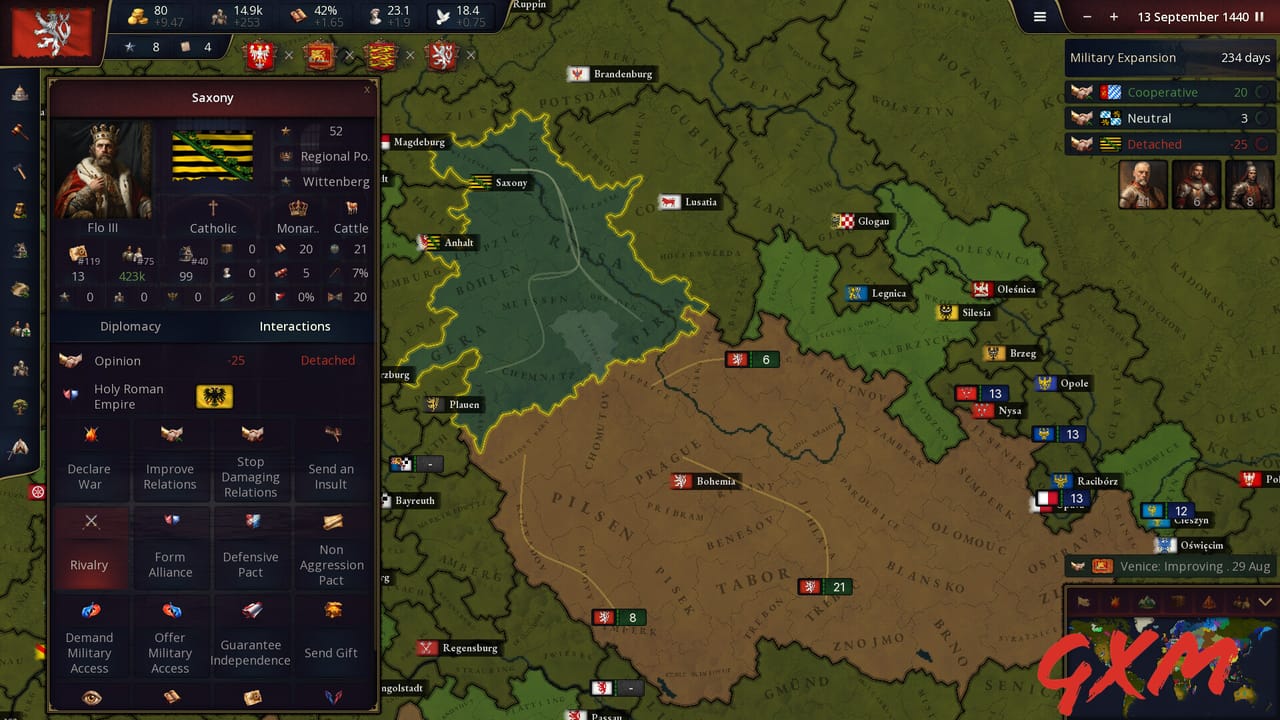Switch to the terrain map mode above the minimap

(1148, 601)
